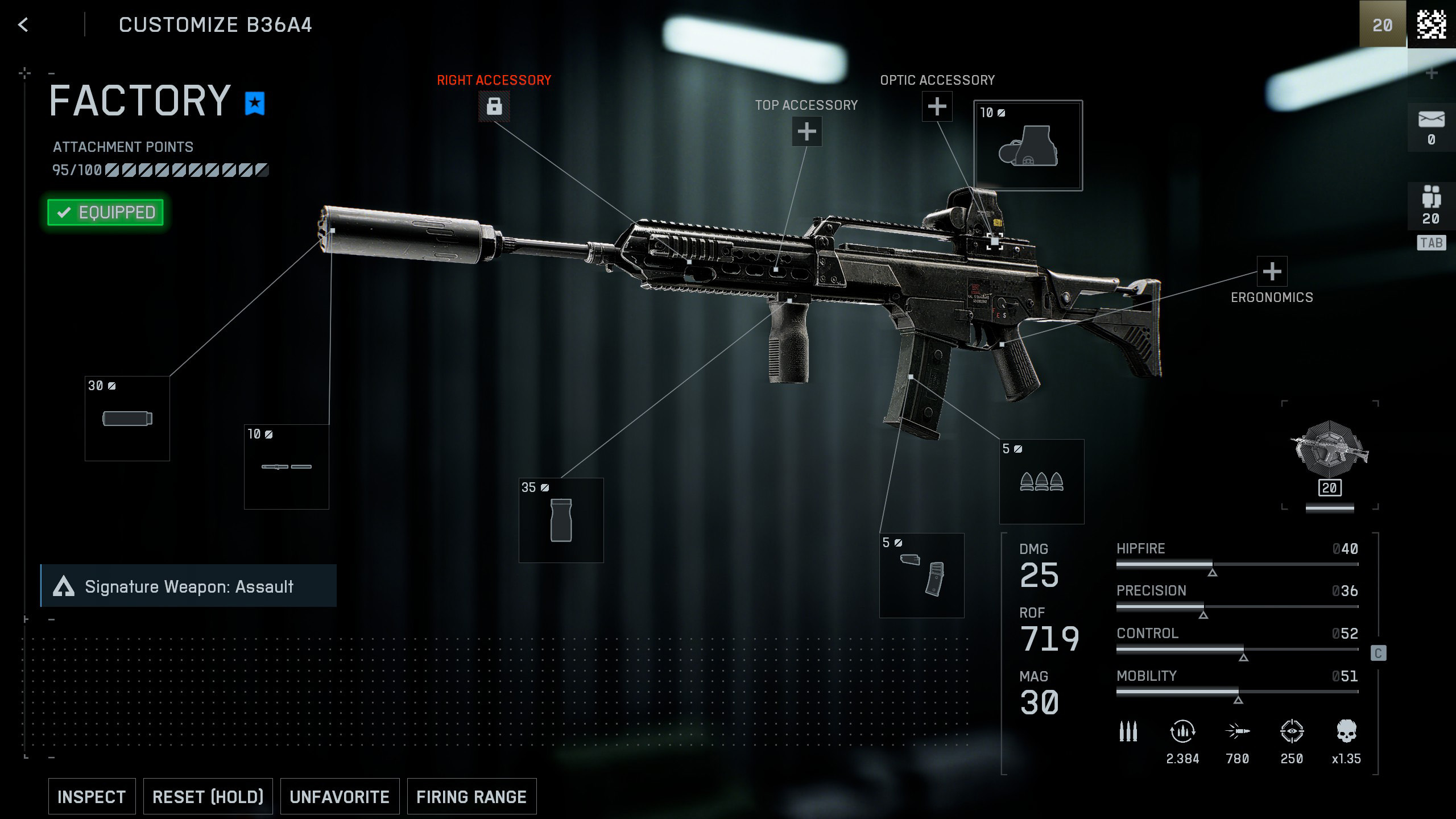The height and width of the screenshot is (819, 1456).
Task: Select UNFAVORITE for this build
Action: (x=340, y=796)
